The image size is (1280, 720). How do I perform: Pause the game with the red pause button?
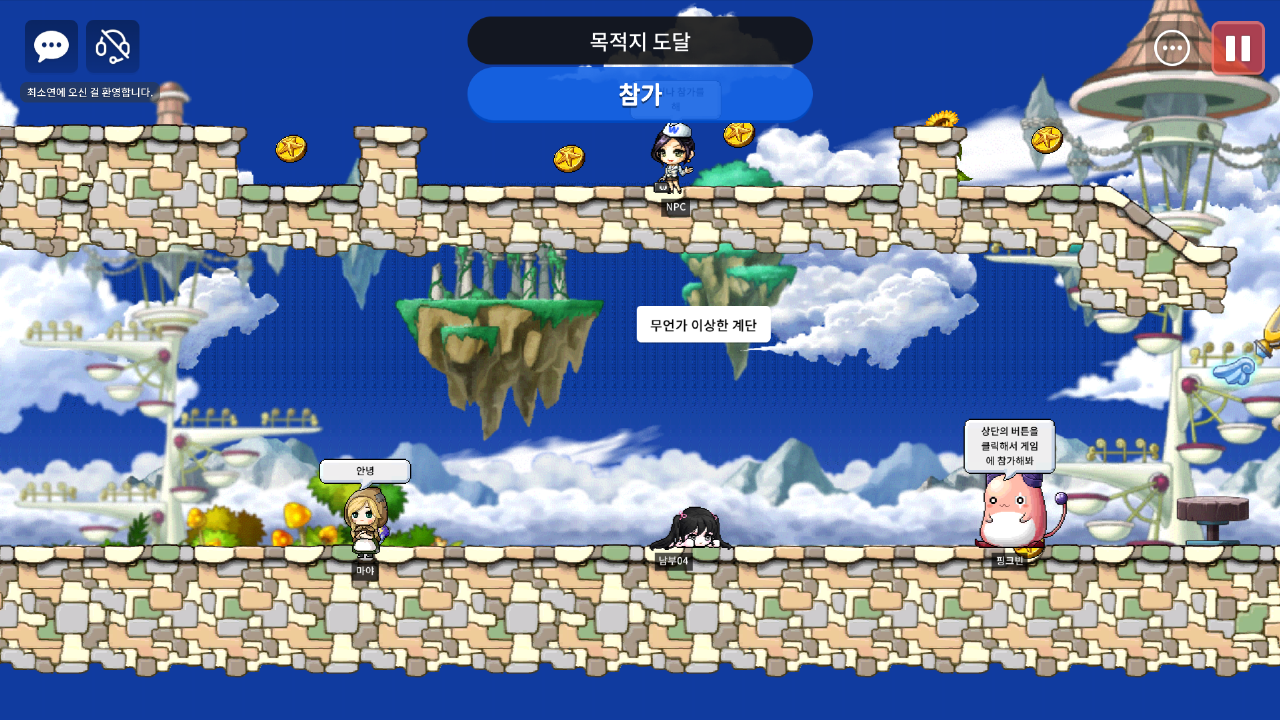pos(1238,46)
